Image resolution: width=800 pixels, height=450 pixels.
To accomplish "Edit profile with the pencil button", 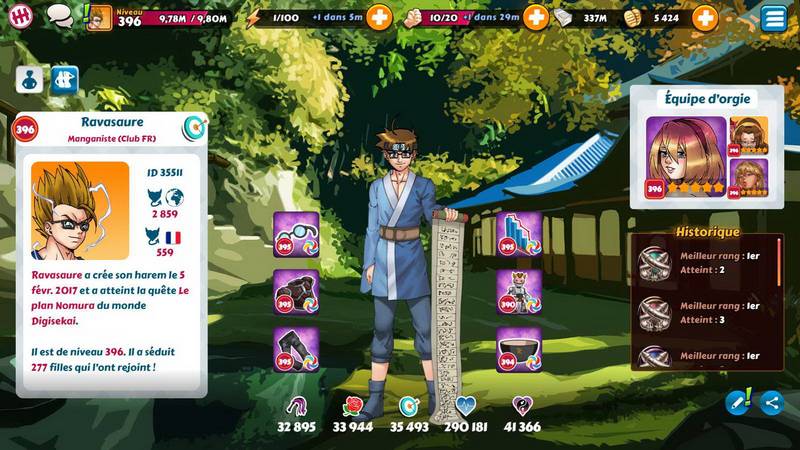I will tap(738, 402).
